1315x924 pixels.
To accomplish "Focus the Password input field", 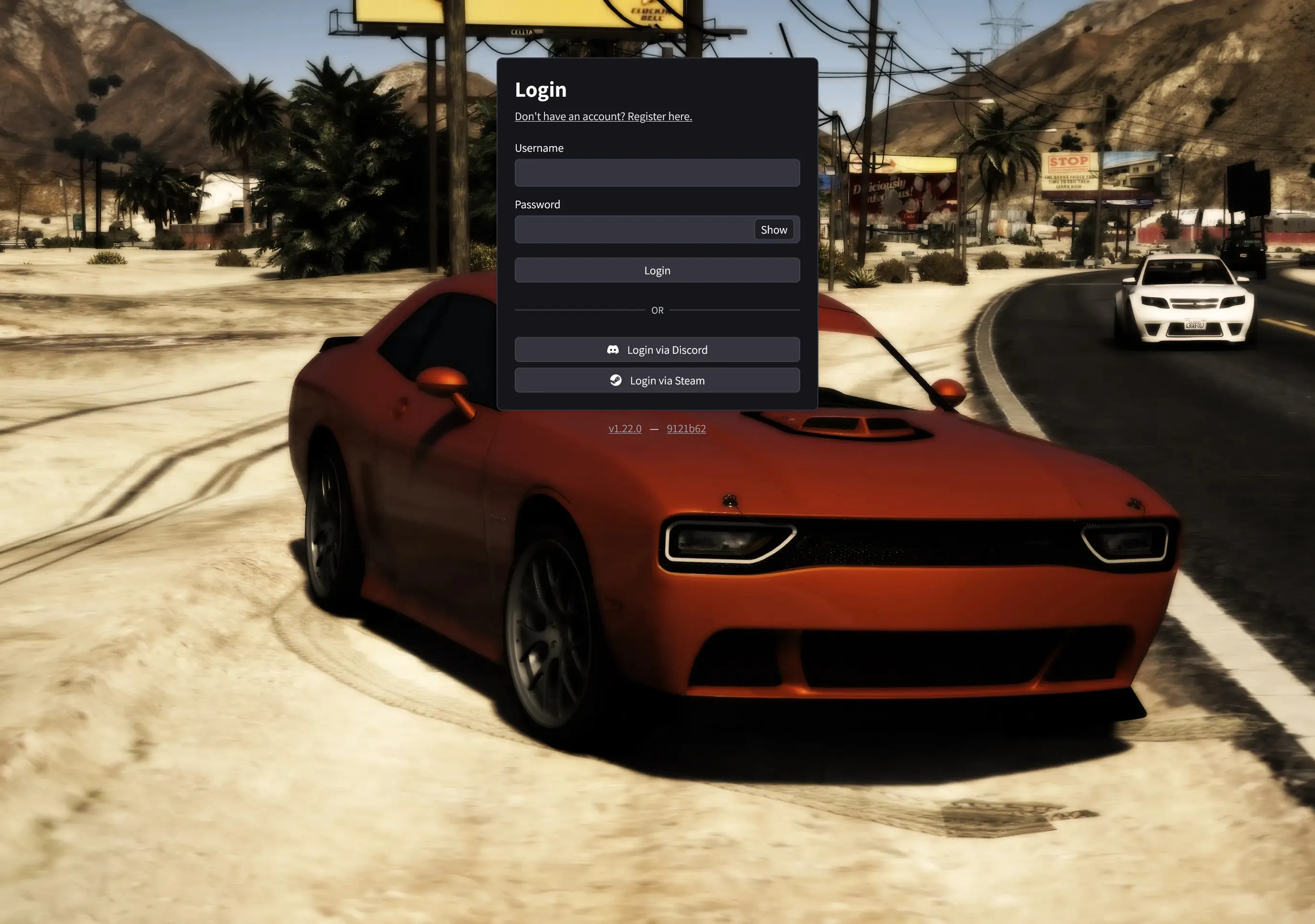I will tap(630, 229).
